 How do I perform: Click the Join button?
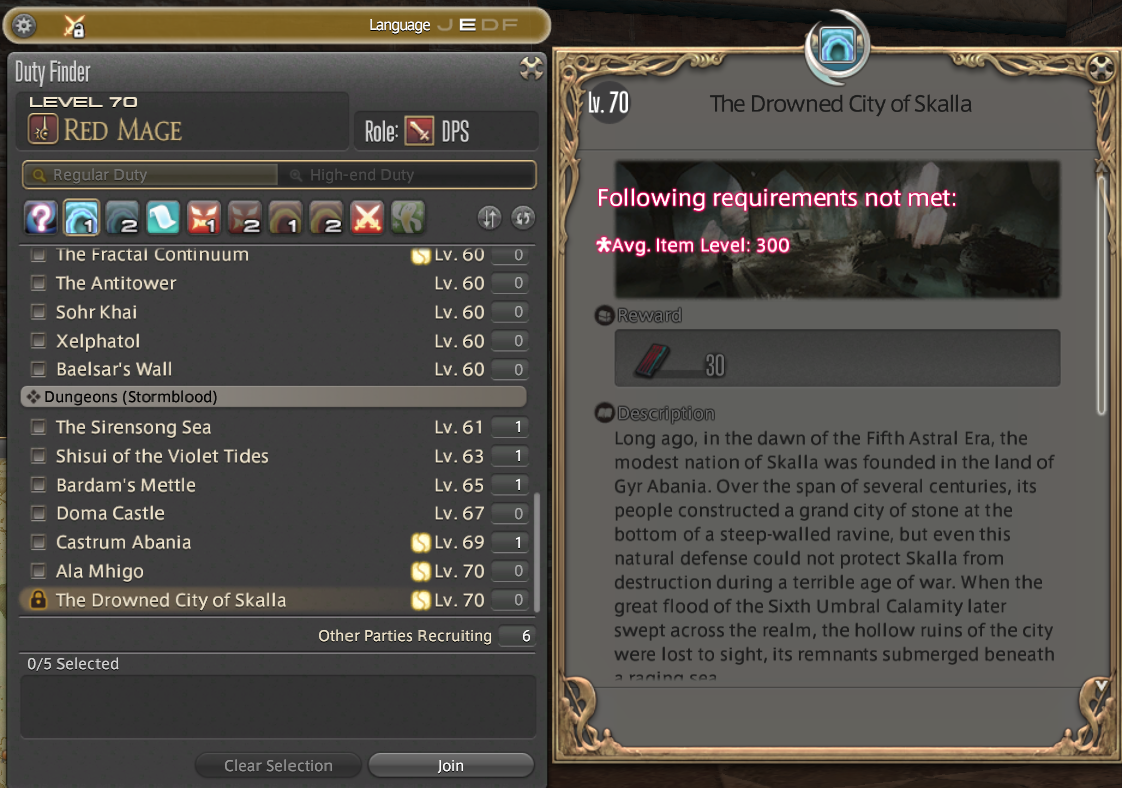pyautogui.click(x=450, y=765)
